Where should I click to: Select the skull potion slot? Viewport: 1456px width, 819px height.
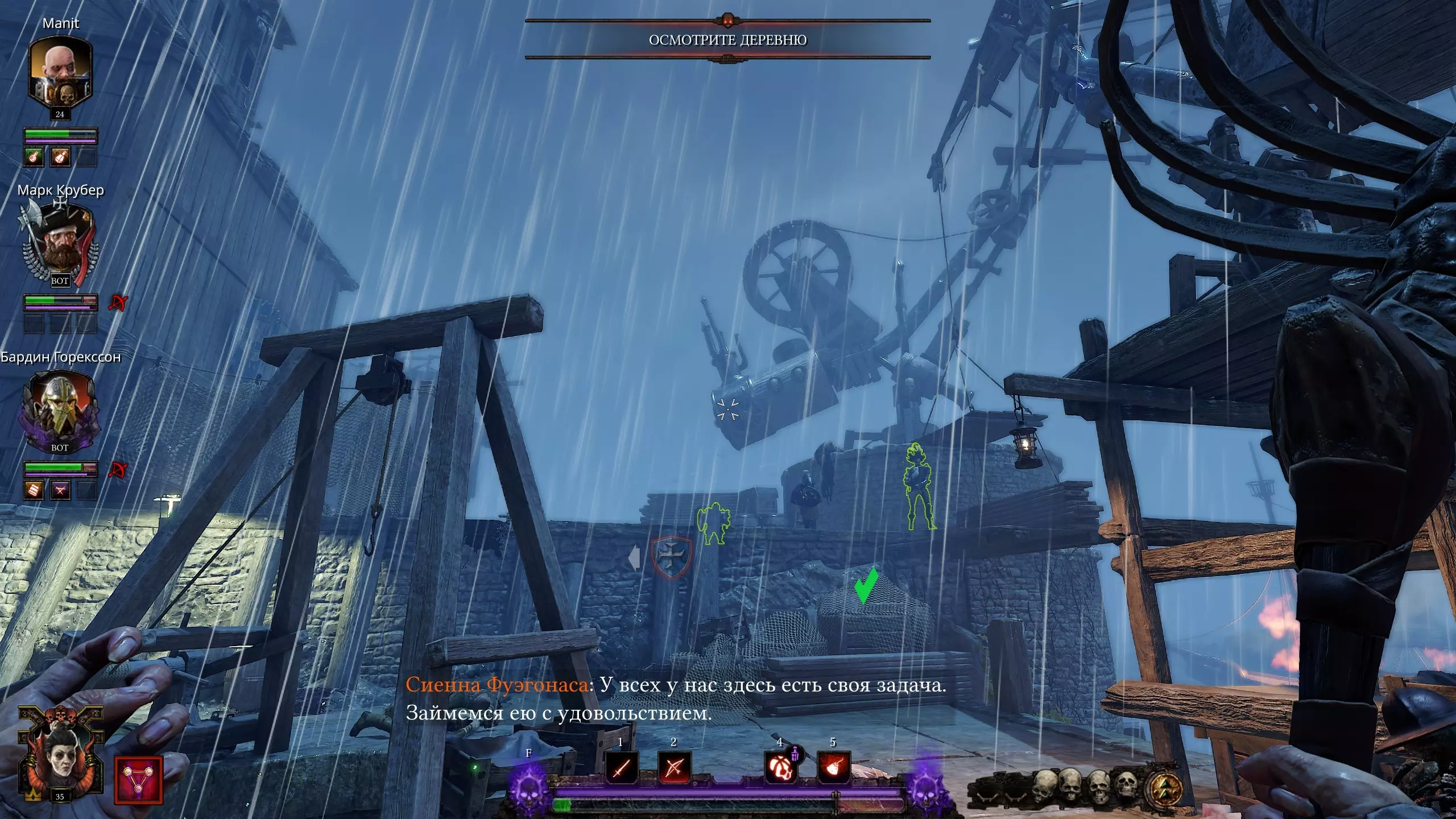coord(780,767)
